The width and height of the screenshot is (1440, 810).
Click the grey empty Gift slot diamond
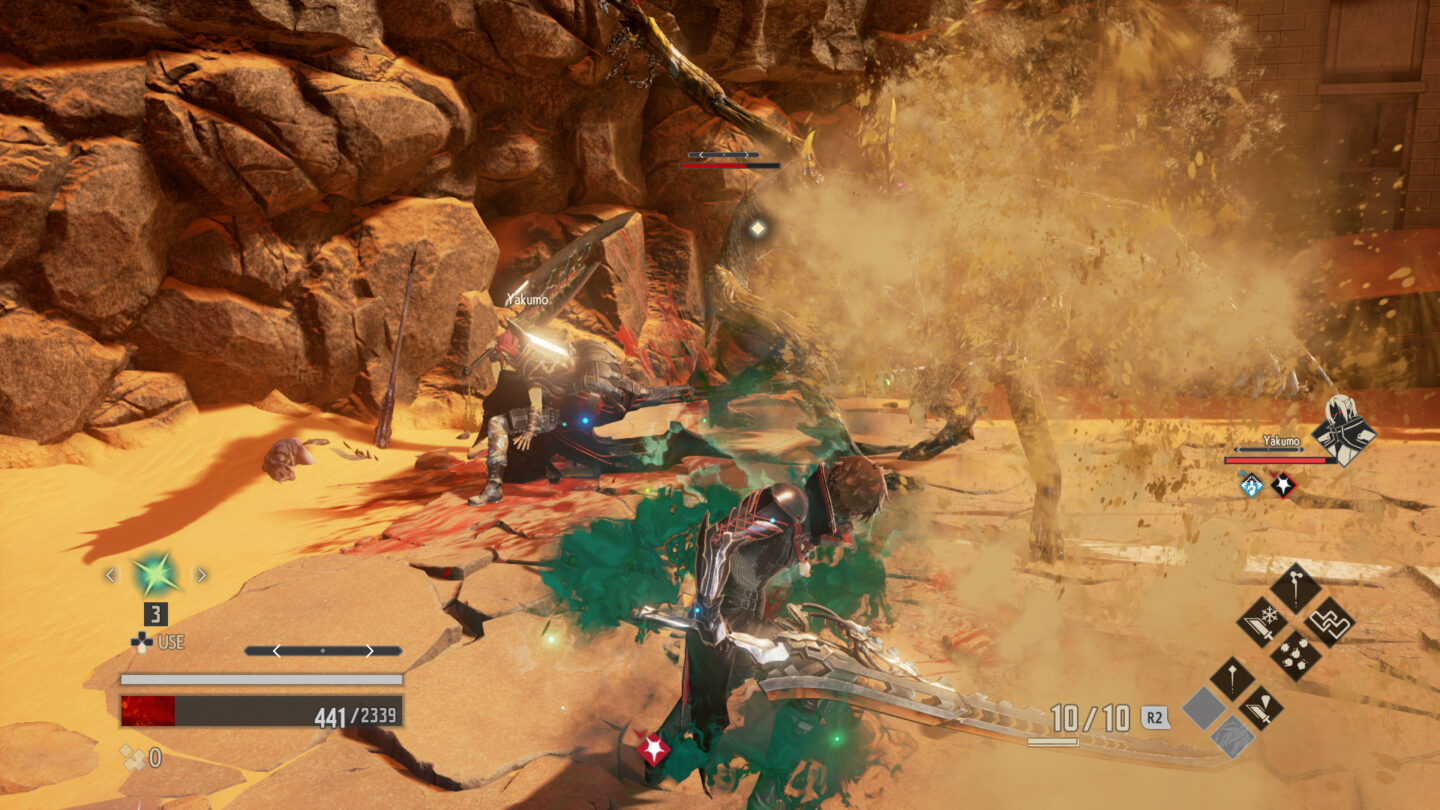coord(1203,709)
